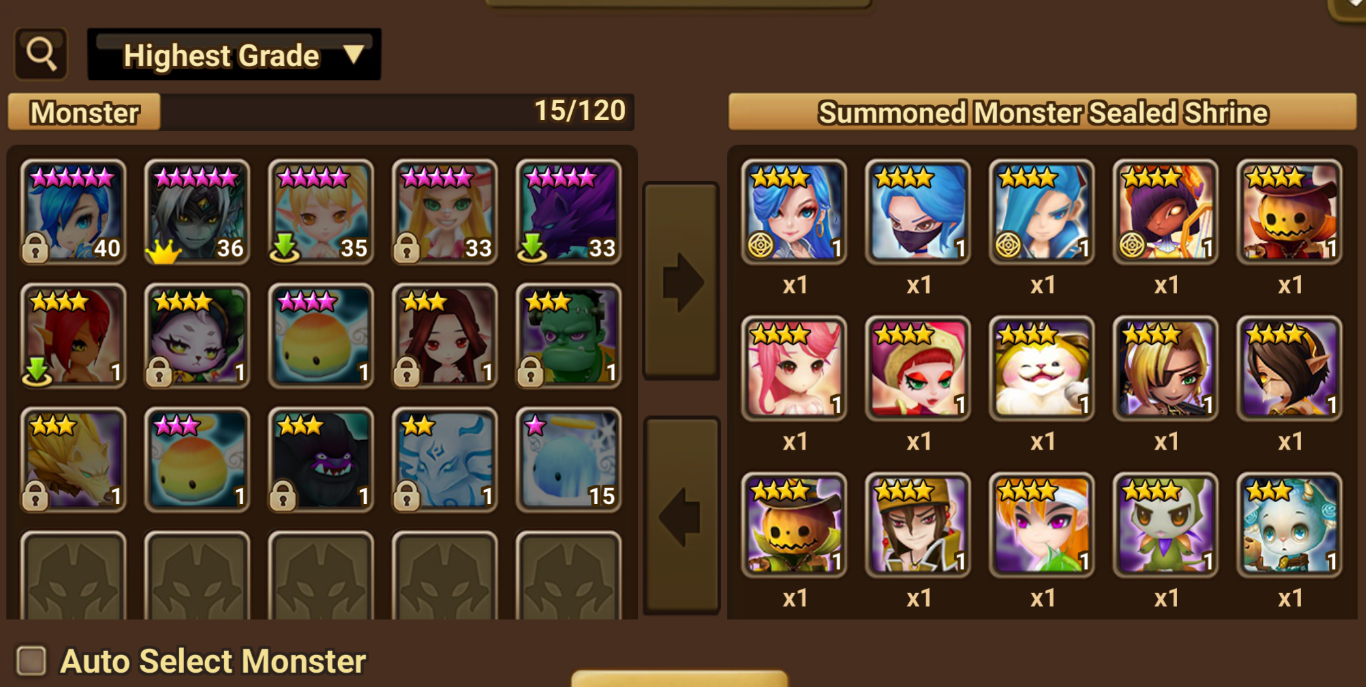
Task: Choose the level 15 angelmon with halo
Action: (569, 459)
